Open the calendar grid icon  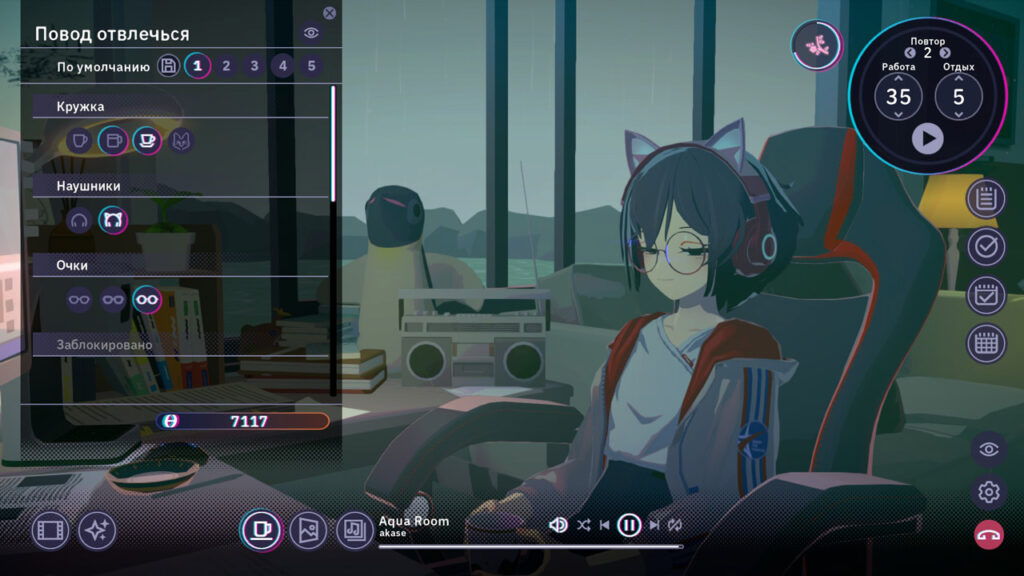point(986,343)
